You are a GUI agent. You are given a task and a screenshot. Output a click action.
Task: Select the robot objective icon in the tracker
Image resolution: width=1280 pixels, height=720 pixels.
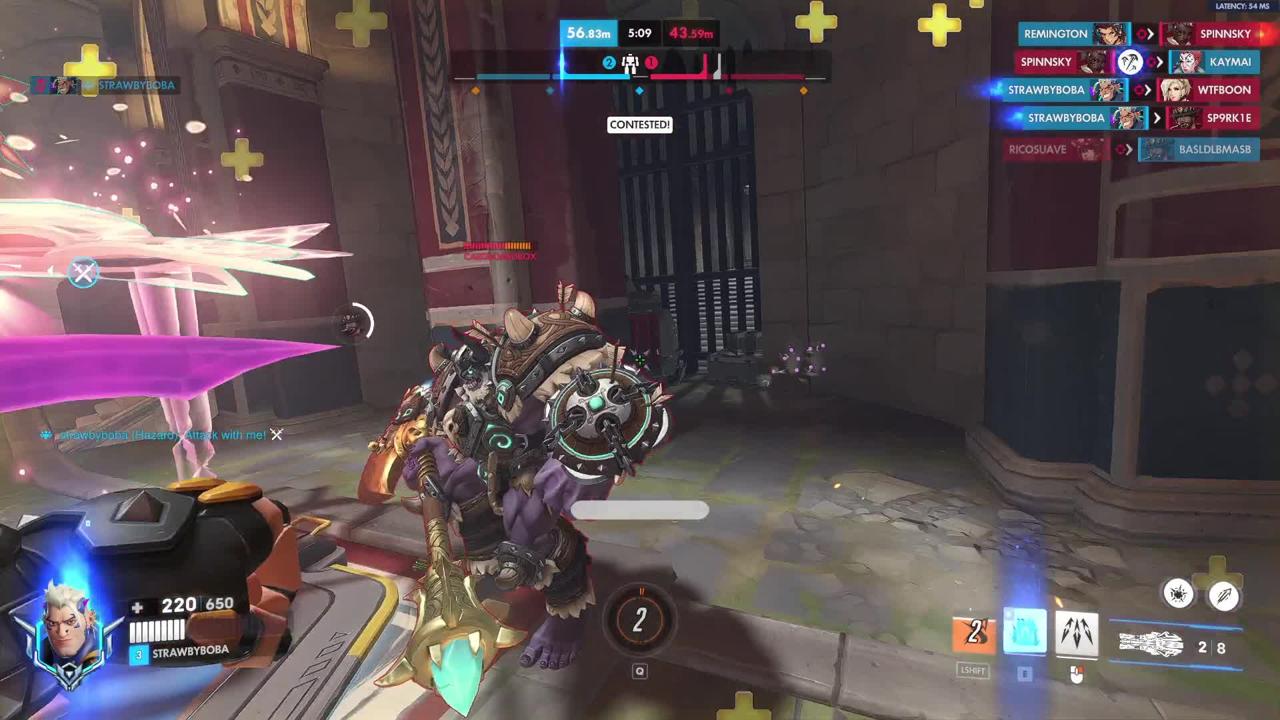click(x=630, y=63)
